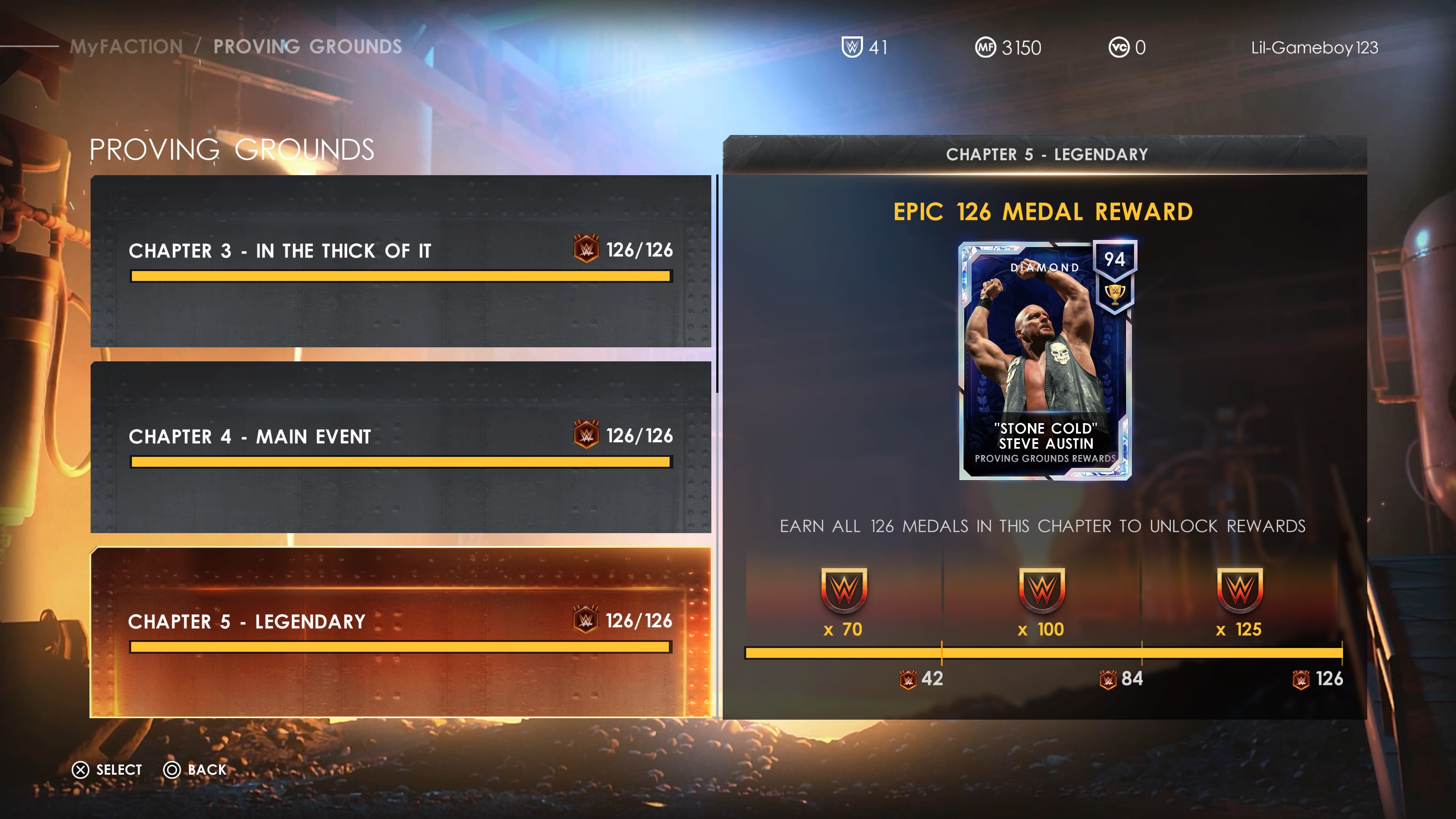View the Stone Cold Steve Austin Diamond card
This screenshot has width=1456, height=819.
coord(1045,361)
